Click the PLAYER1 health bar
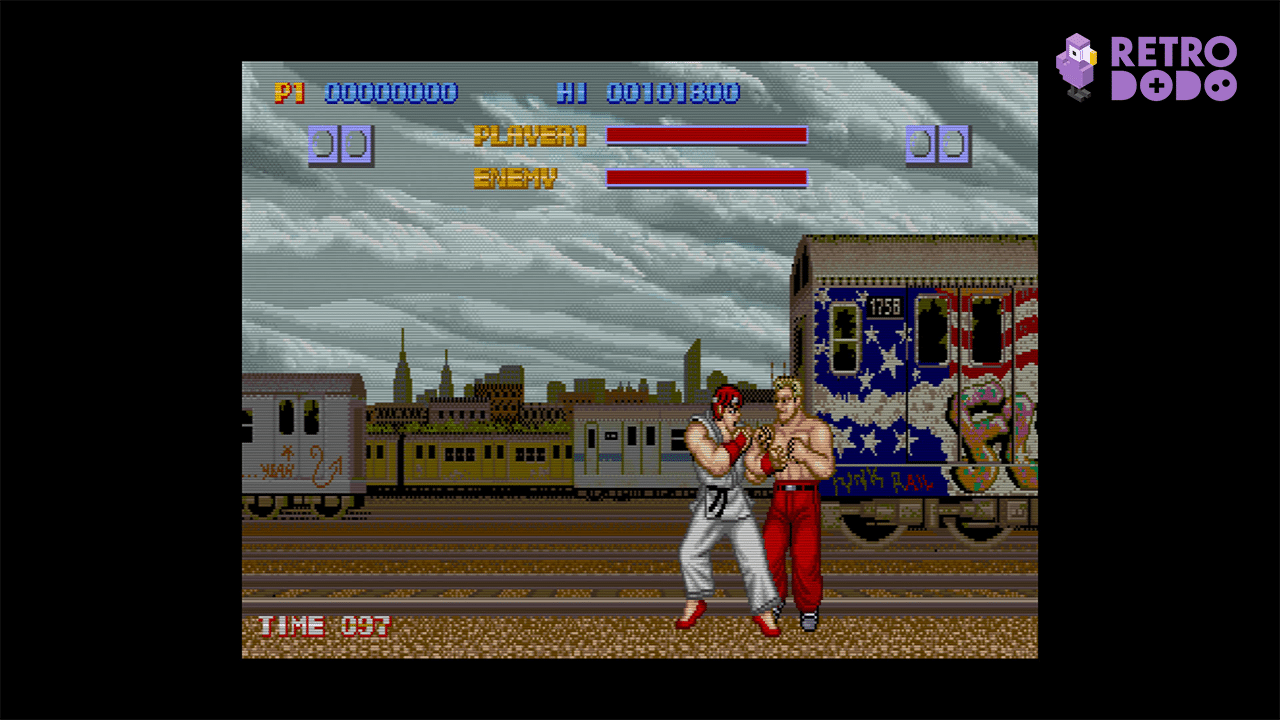The width and height of the screenshot is (1280, 720). [708, 136]
